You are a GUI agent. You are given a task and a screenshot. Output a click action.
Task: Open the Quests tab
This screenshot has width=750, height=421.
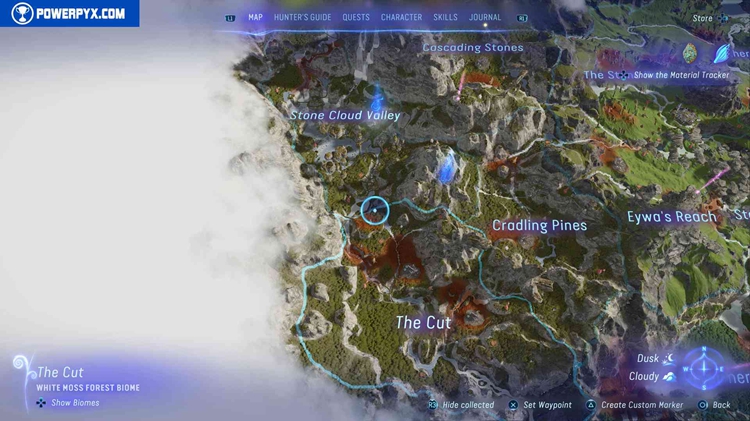[356, 17]
